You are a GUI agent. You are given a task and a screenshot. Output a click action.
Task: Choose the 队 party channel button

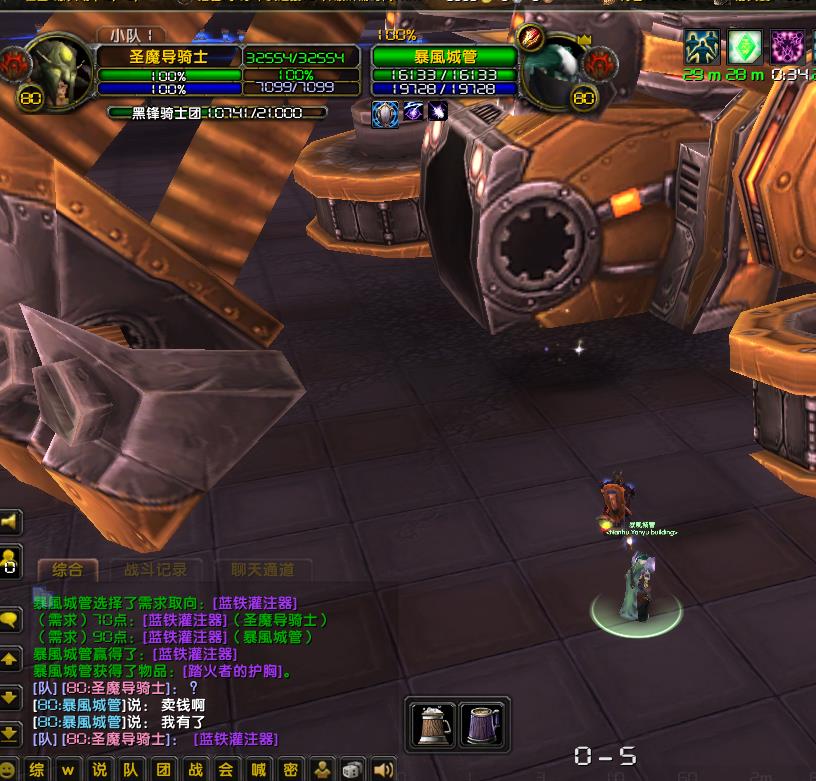131,769
